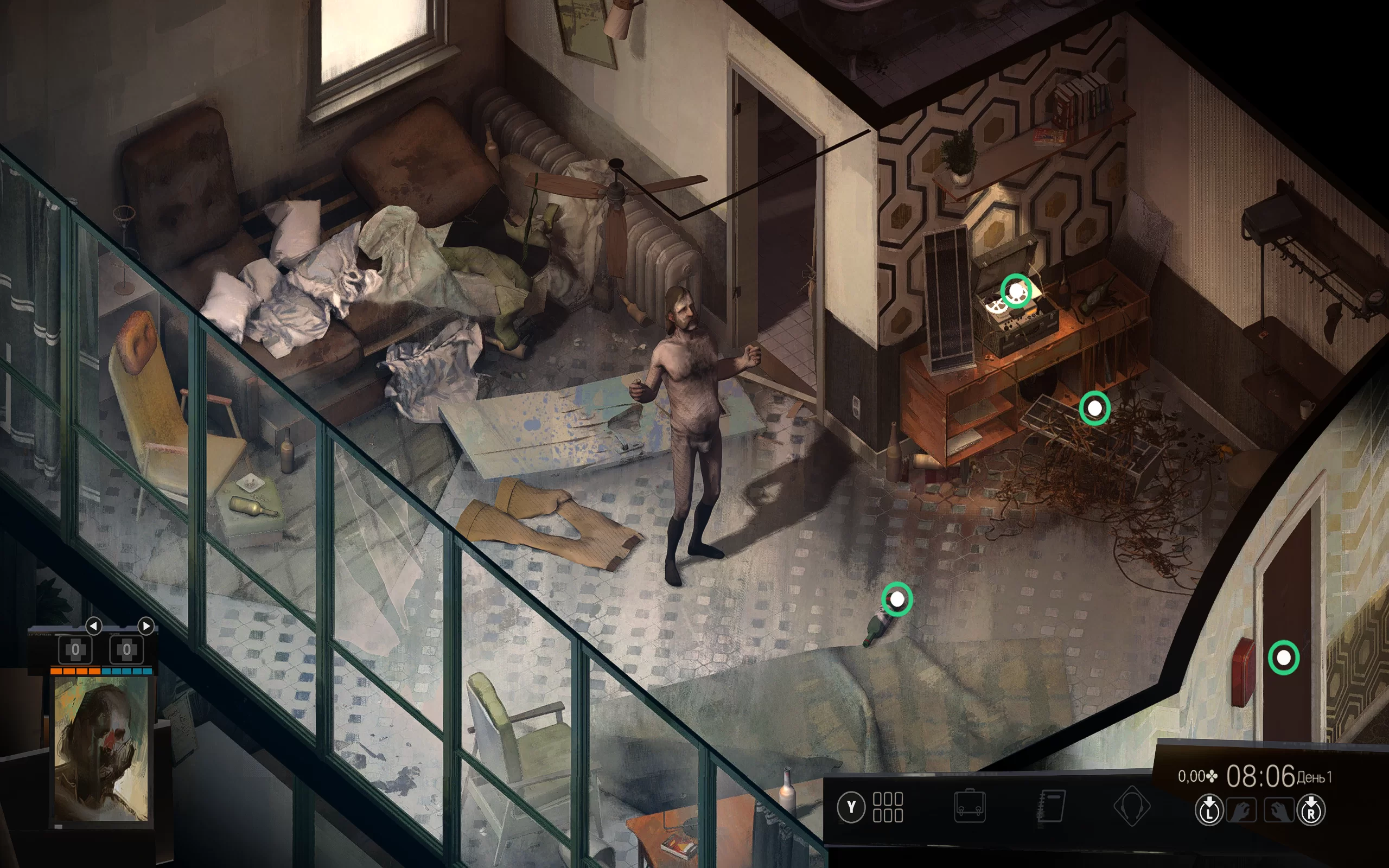This screenshot has height=868, width=1389.
Task: Select the interaction marker above the floor bottle
Action: [896, 599]
